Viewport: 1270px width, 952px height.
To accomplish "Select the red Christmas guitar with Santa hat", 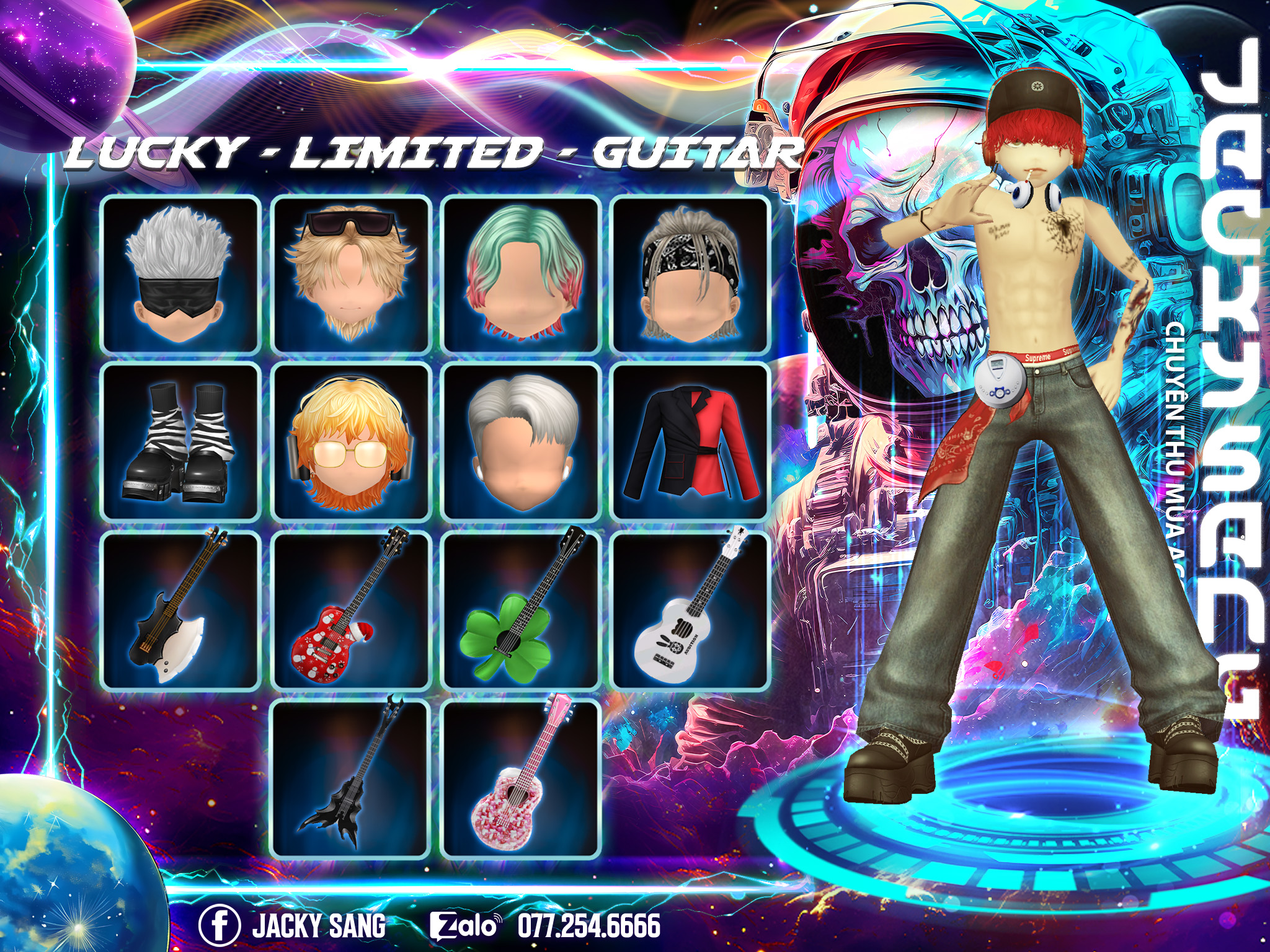I will tap(351, 610).
